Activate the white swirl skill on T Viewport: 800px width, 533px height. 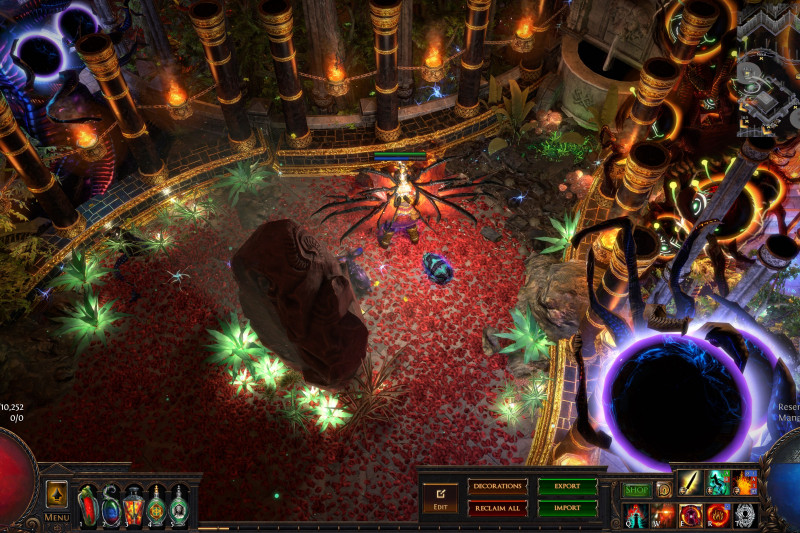[x=745, y=516]
